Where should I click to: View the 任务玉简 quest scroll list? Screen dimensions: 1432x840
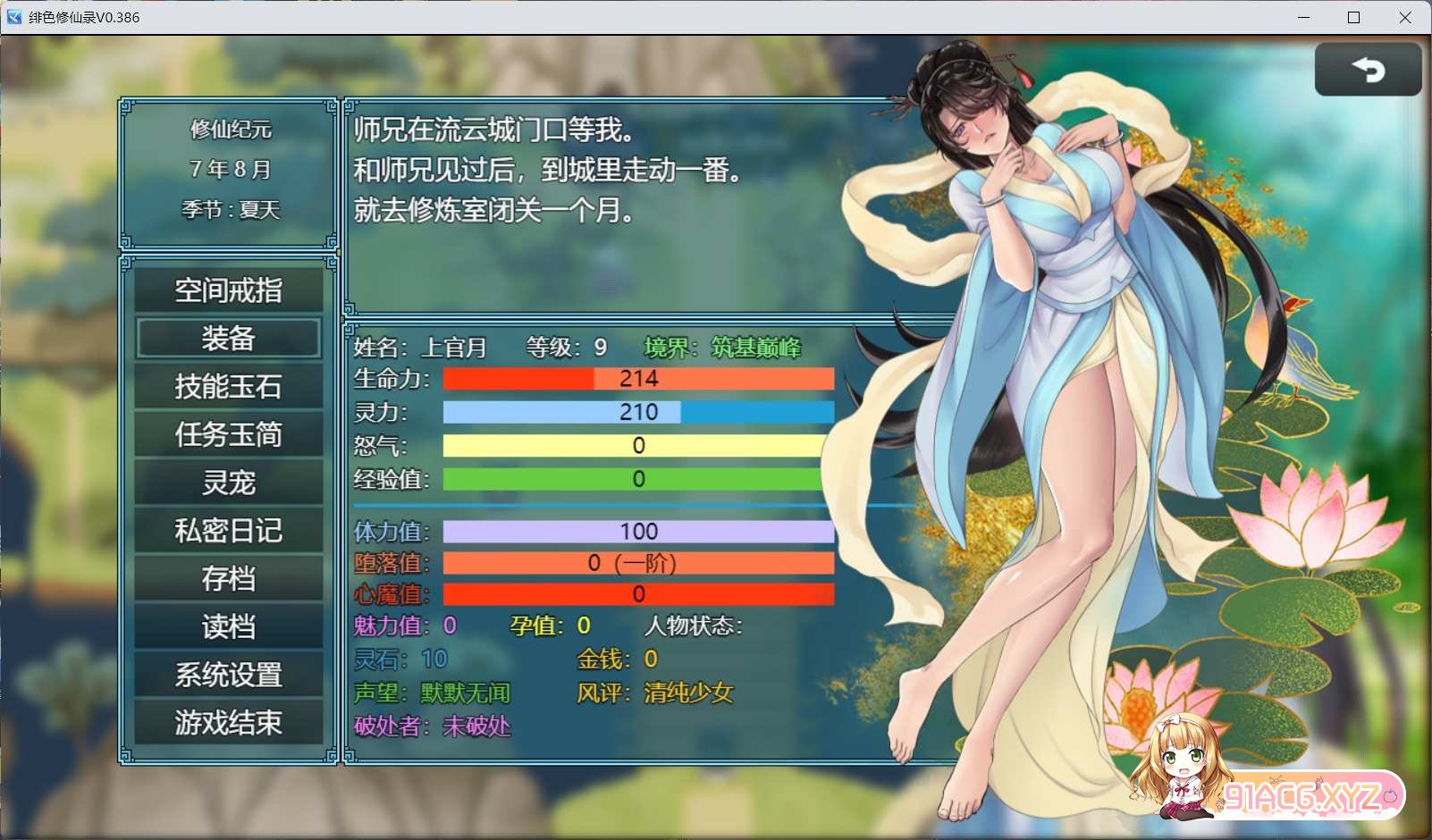click(228, 434)
